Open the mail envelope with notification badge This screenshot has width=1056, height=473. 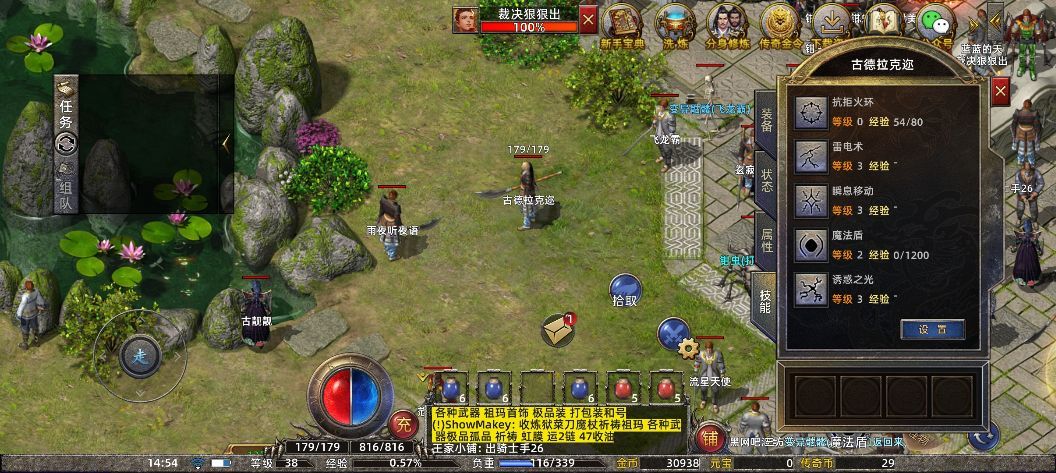[x=558, y=328]
